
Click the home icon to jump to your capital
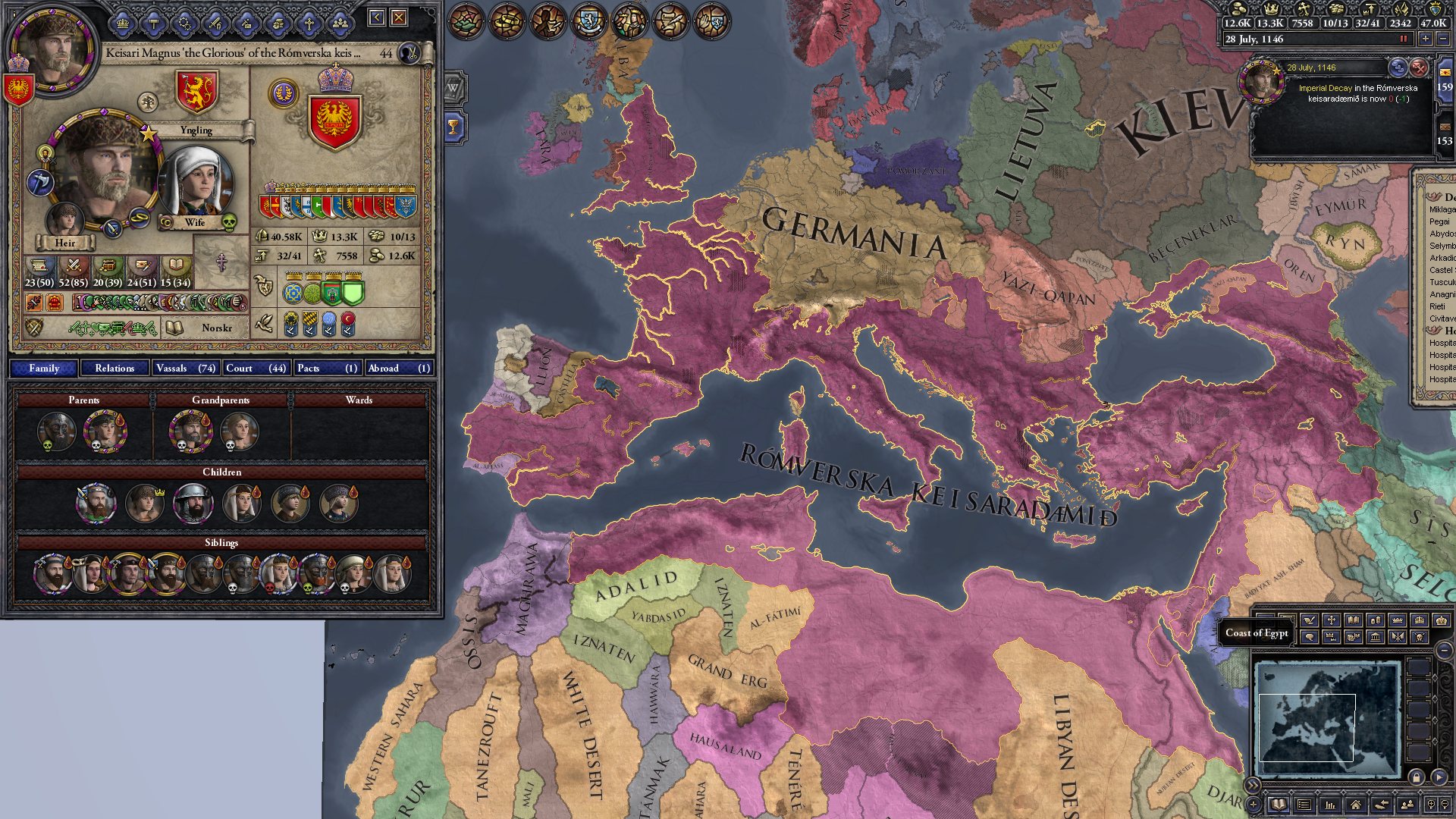(1356, 805)
